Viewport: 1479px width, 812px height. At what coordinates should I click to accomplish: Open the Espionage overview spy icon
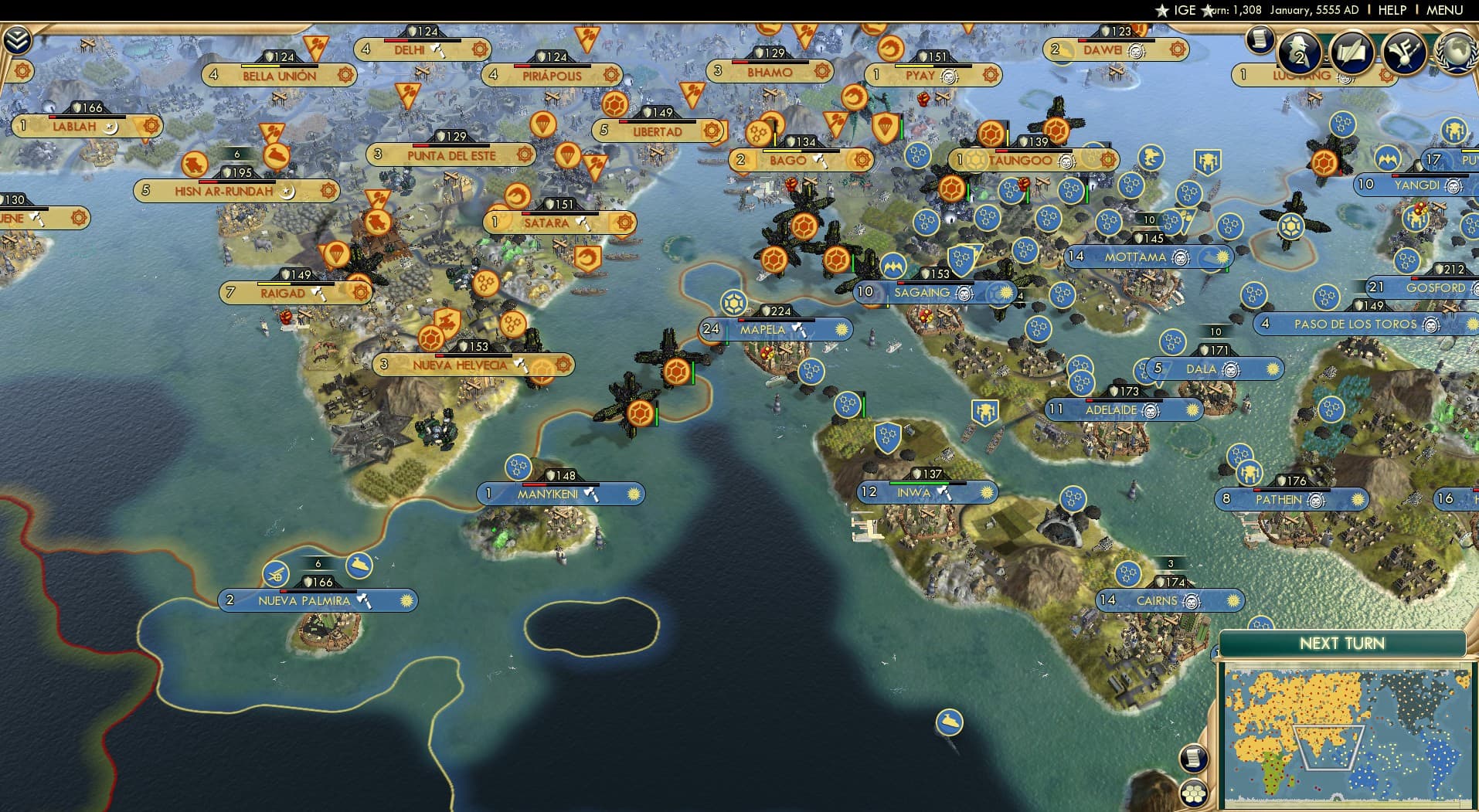pyautogui.click(x=1297, y=53)
